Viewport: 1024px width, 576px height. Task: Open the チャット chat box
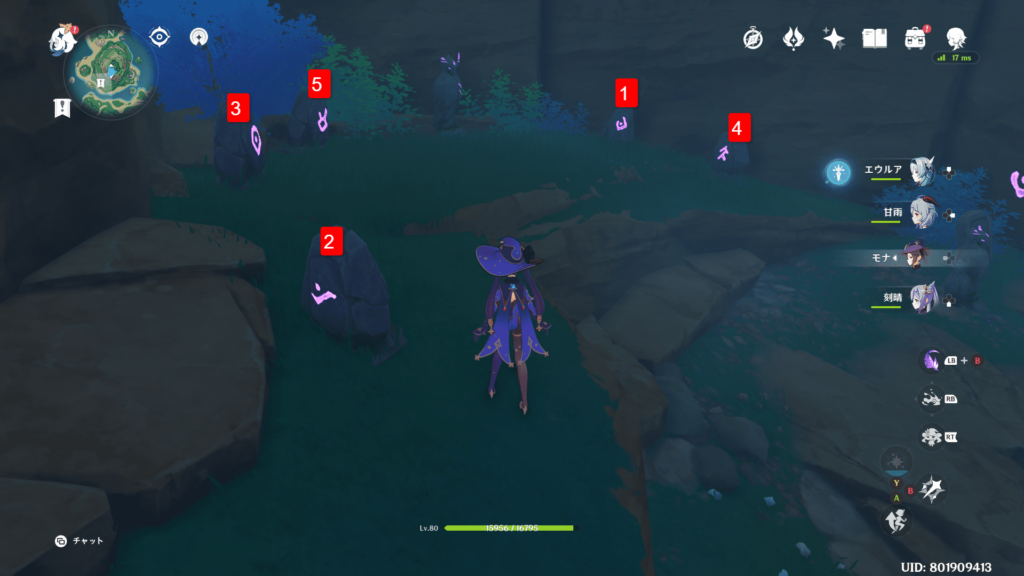(x=80, y=541)
